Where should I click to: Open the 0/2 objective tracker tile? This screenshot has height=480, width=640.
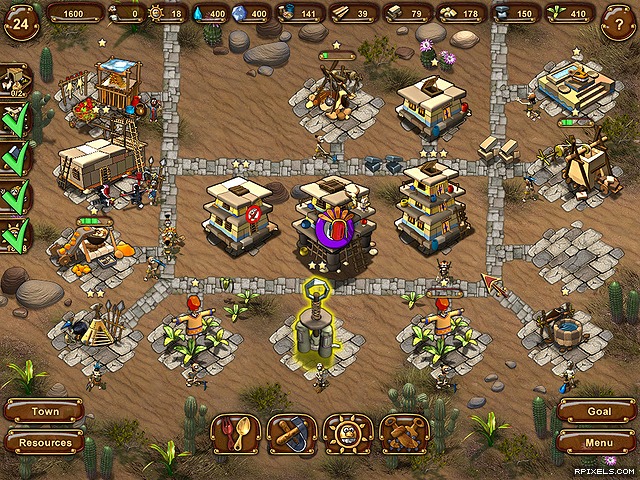[14, 82]
